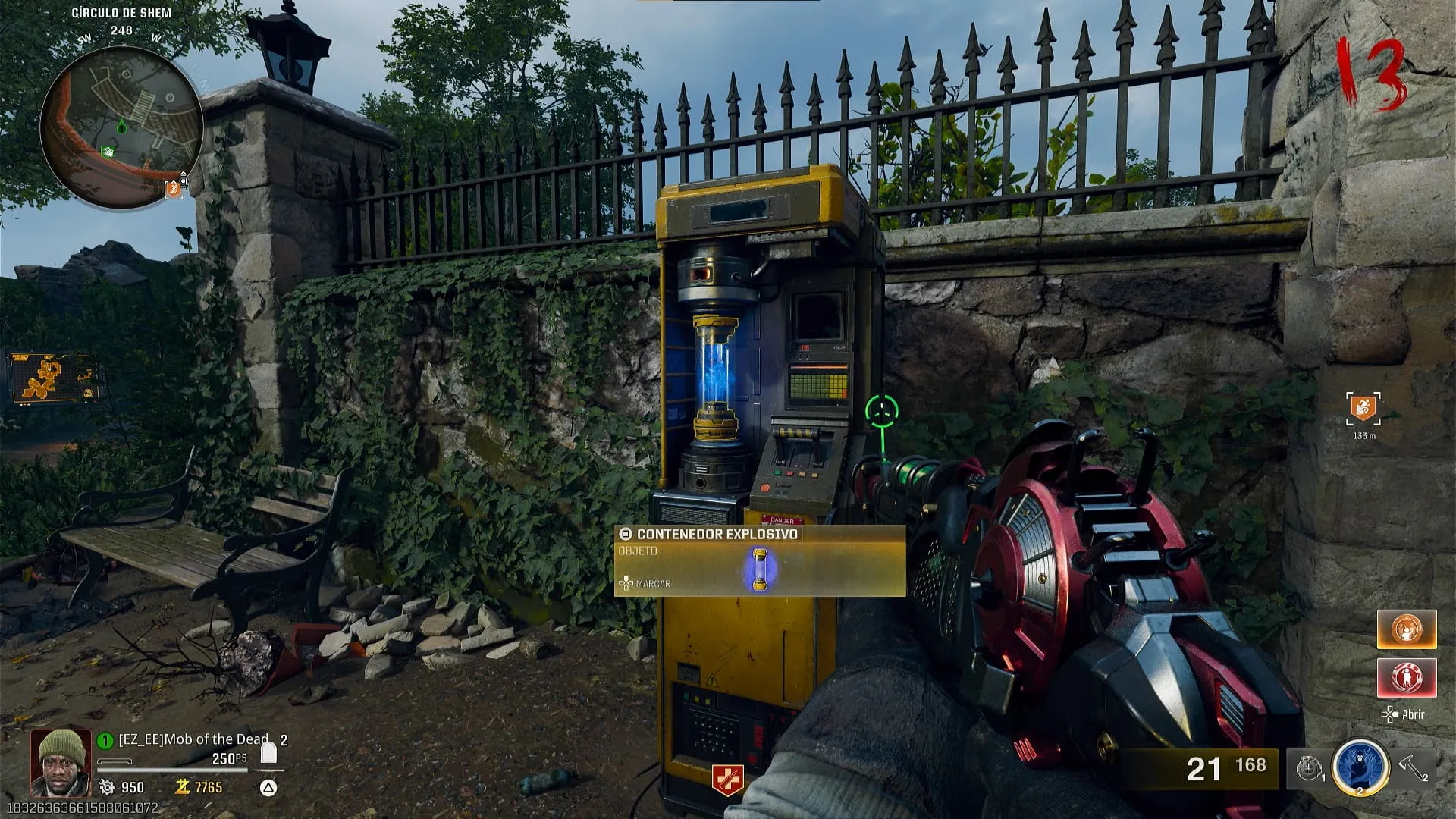Select the blue hooded reaper field upgrade
1456x819 pixels.
[x=1360, y=767]
